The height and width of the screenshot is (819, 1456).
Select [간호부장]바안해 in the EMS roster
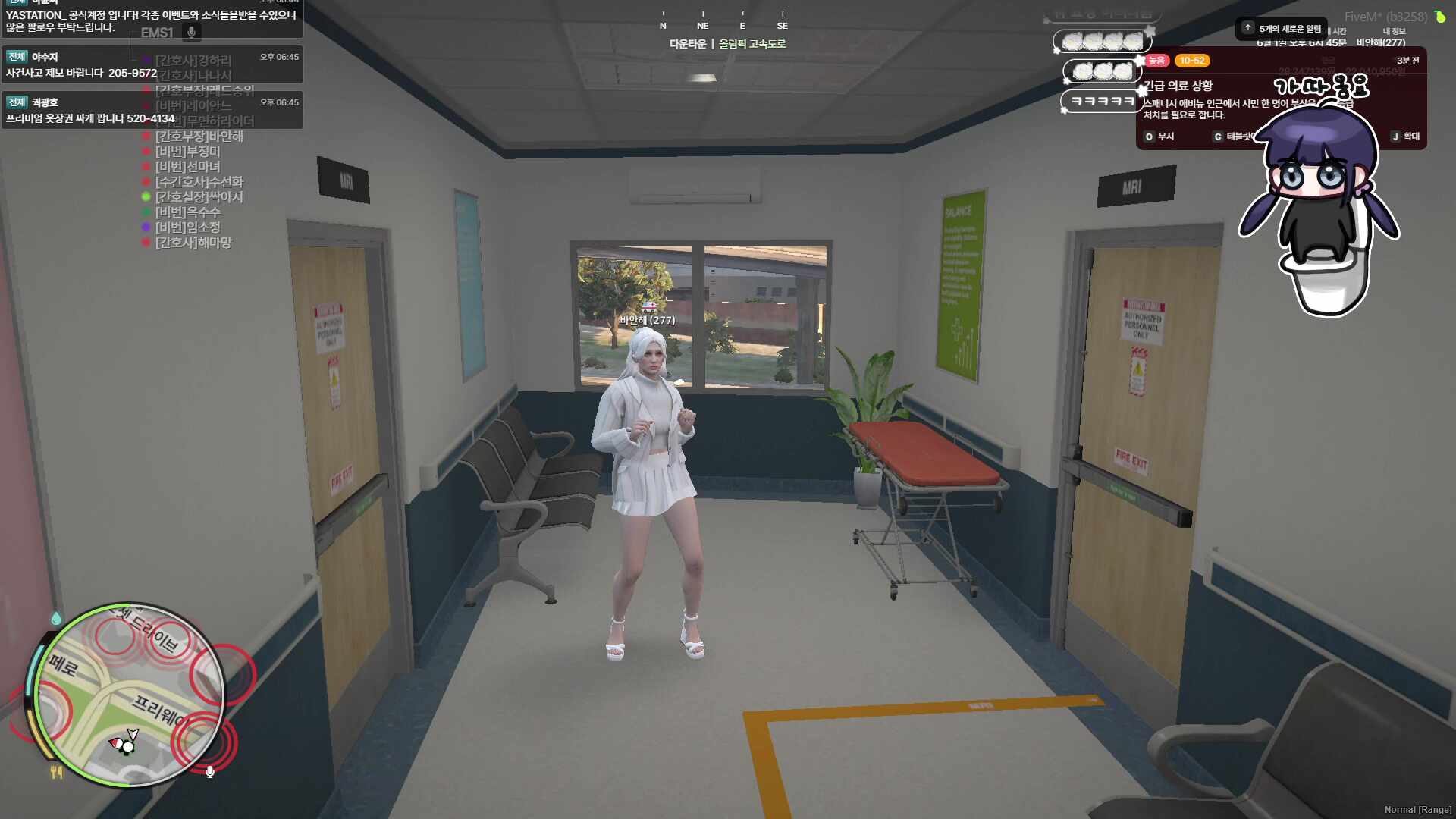point(199,136)
